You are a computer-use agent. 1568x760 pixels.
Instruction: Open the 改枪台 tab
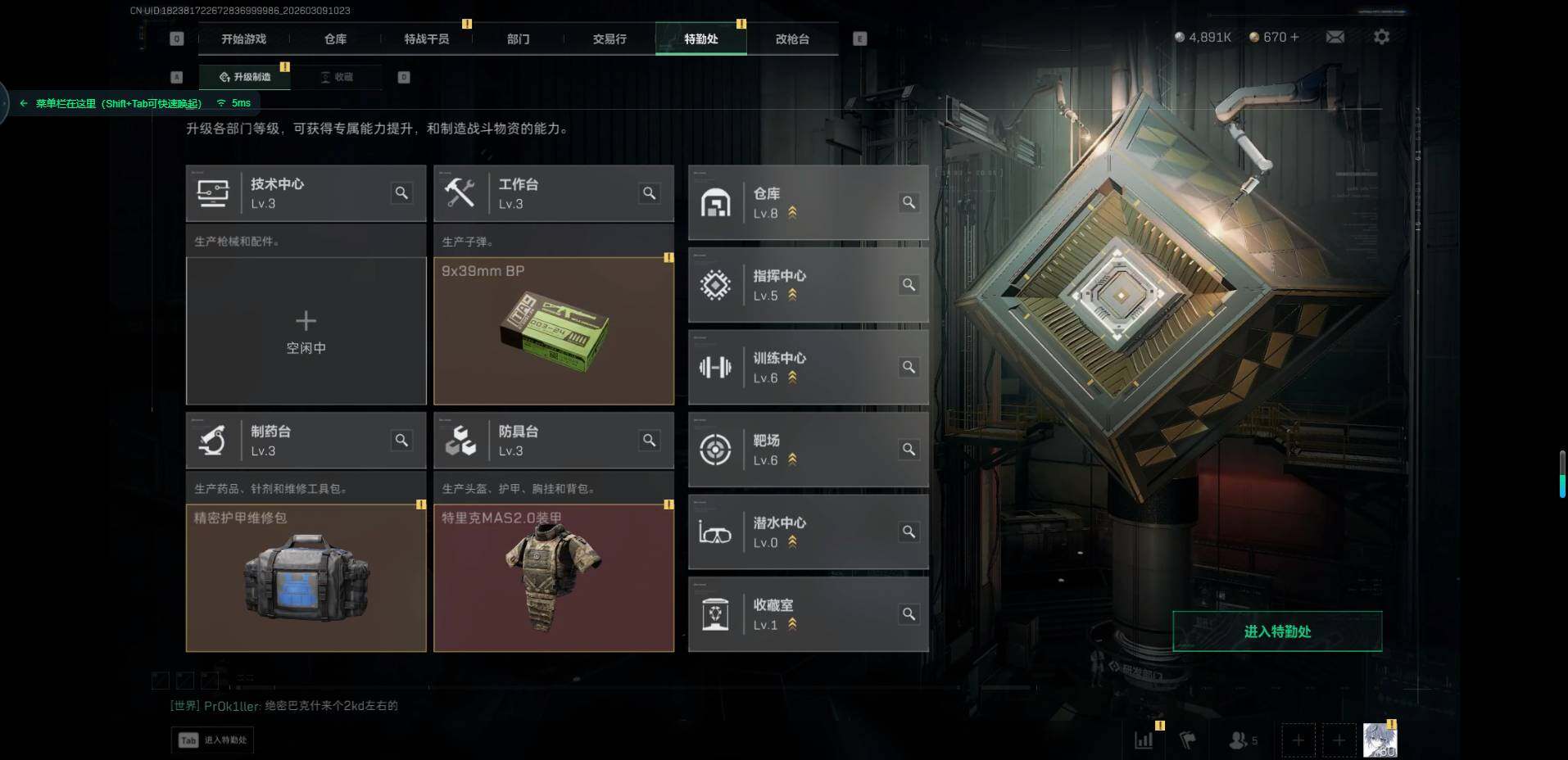click(792, 38)
